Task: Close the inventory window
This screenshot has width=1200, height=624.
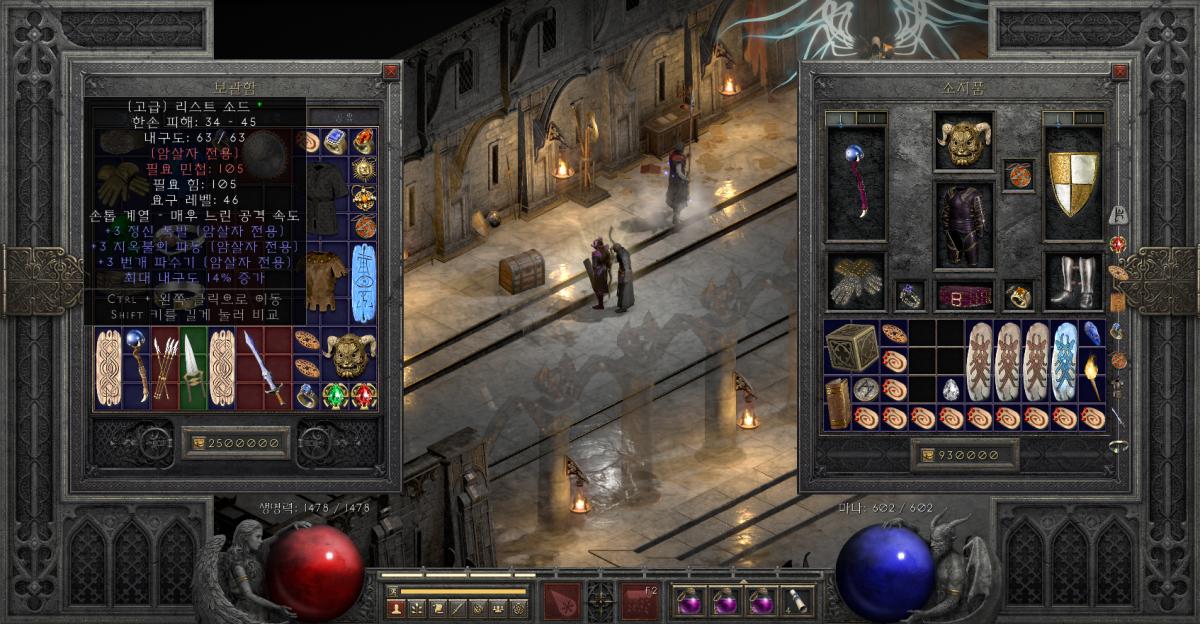Action: click(1119, 72)
